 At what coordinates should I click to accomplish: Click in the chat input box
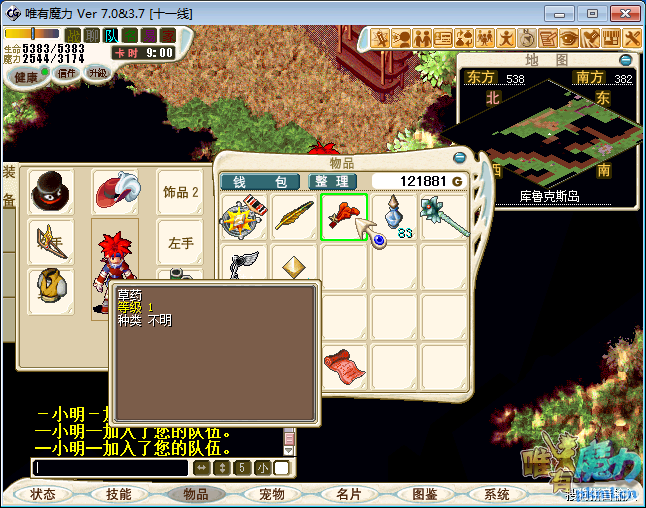(110, 468)
